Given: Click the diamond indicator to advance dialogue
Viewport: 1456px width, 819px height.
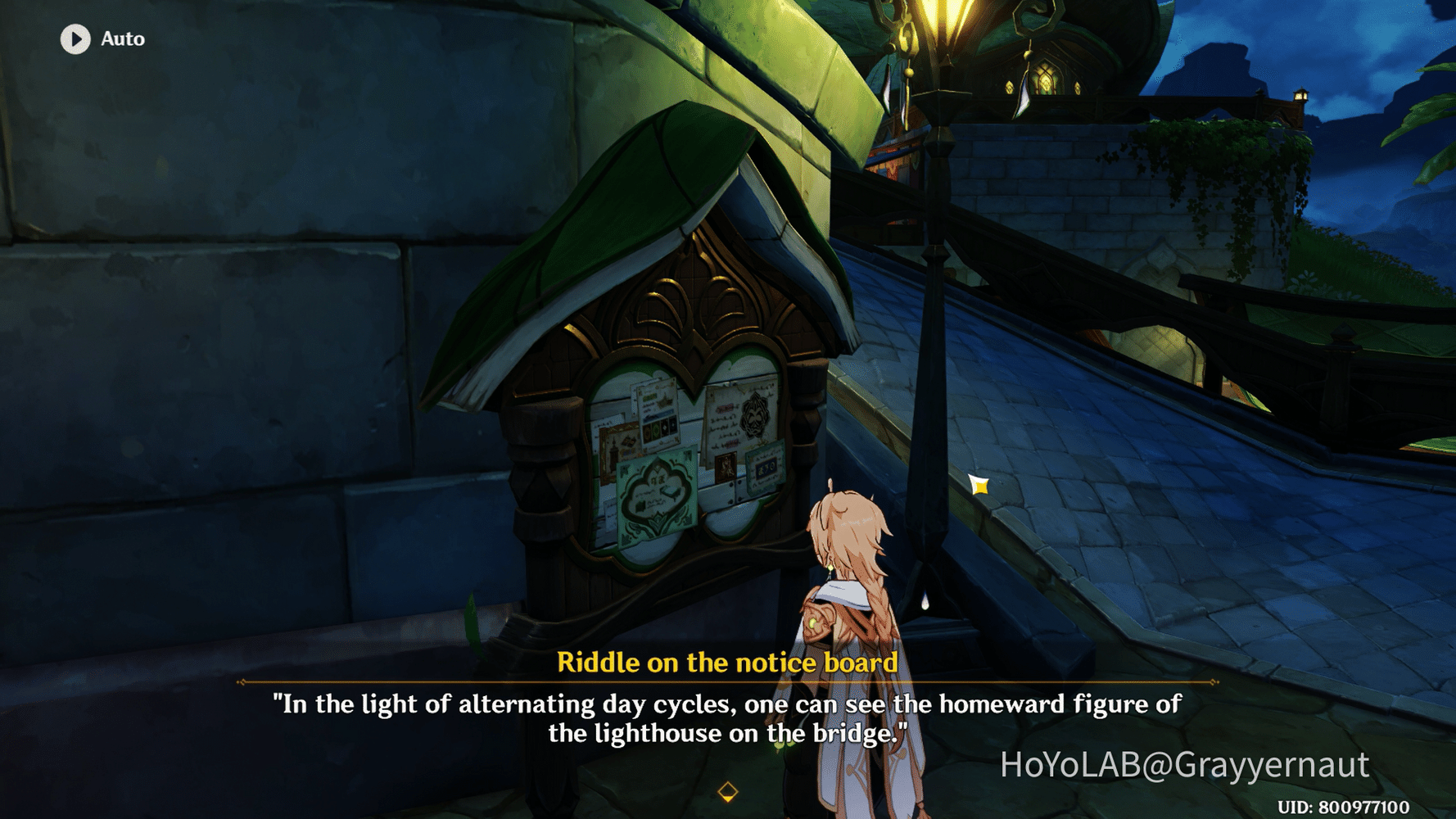Looking at the screenshot, I should coord(727,790).
